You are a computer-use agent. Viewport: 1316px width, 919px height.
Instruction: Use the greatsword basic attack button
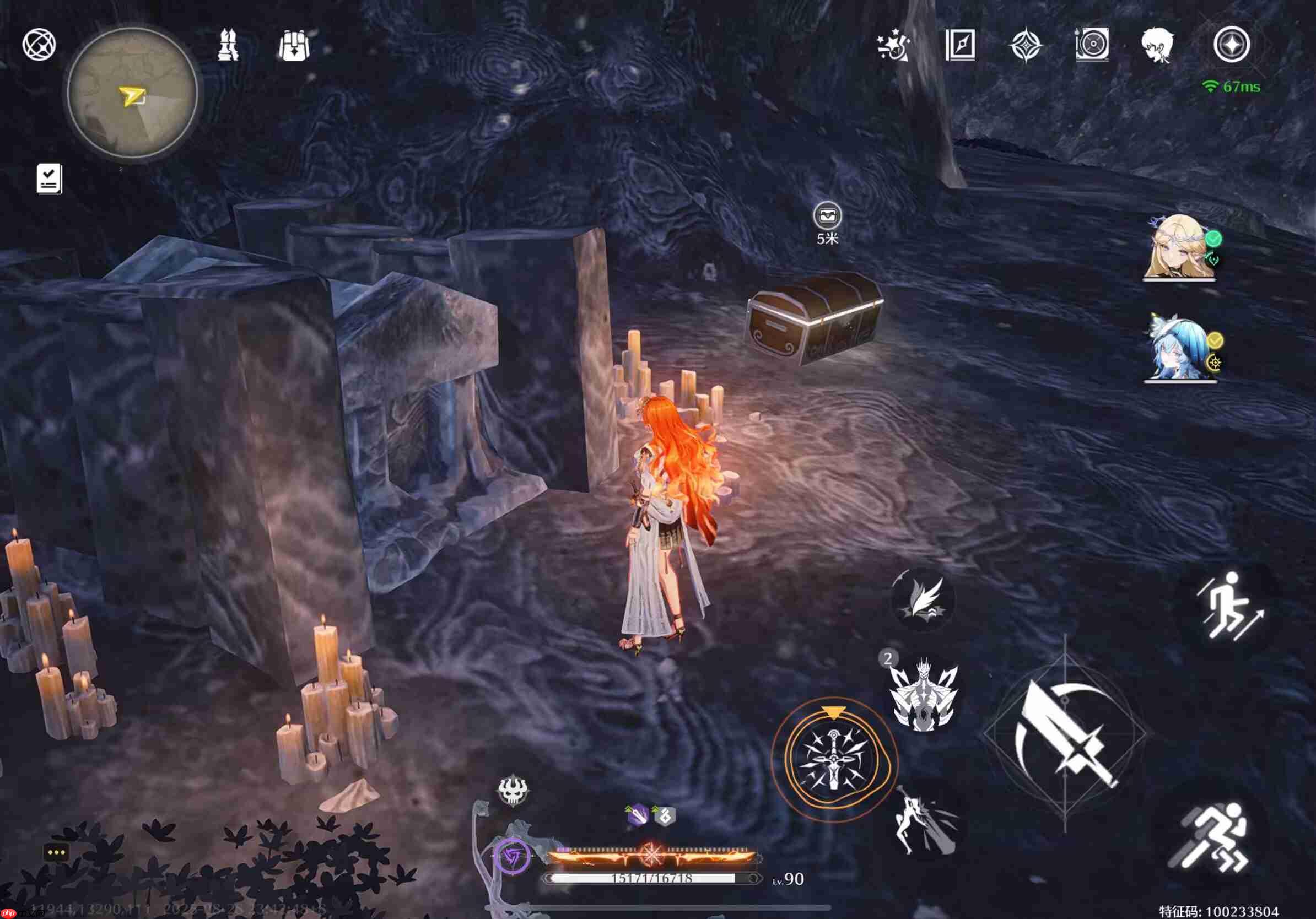1065,734
